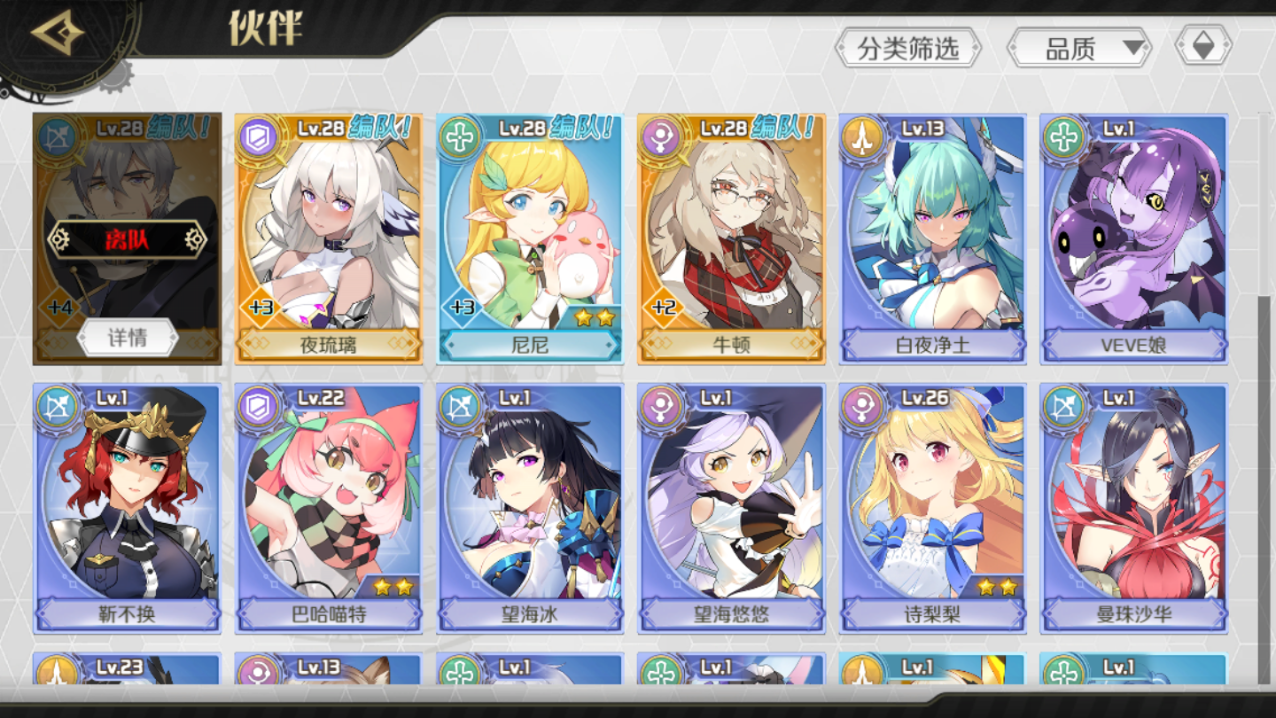Image resolution: width=1276 pixels, height=718 pixels.
Task: Pick the 望海冰 partner card
Action: [530, 507]
